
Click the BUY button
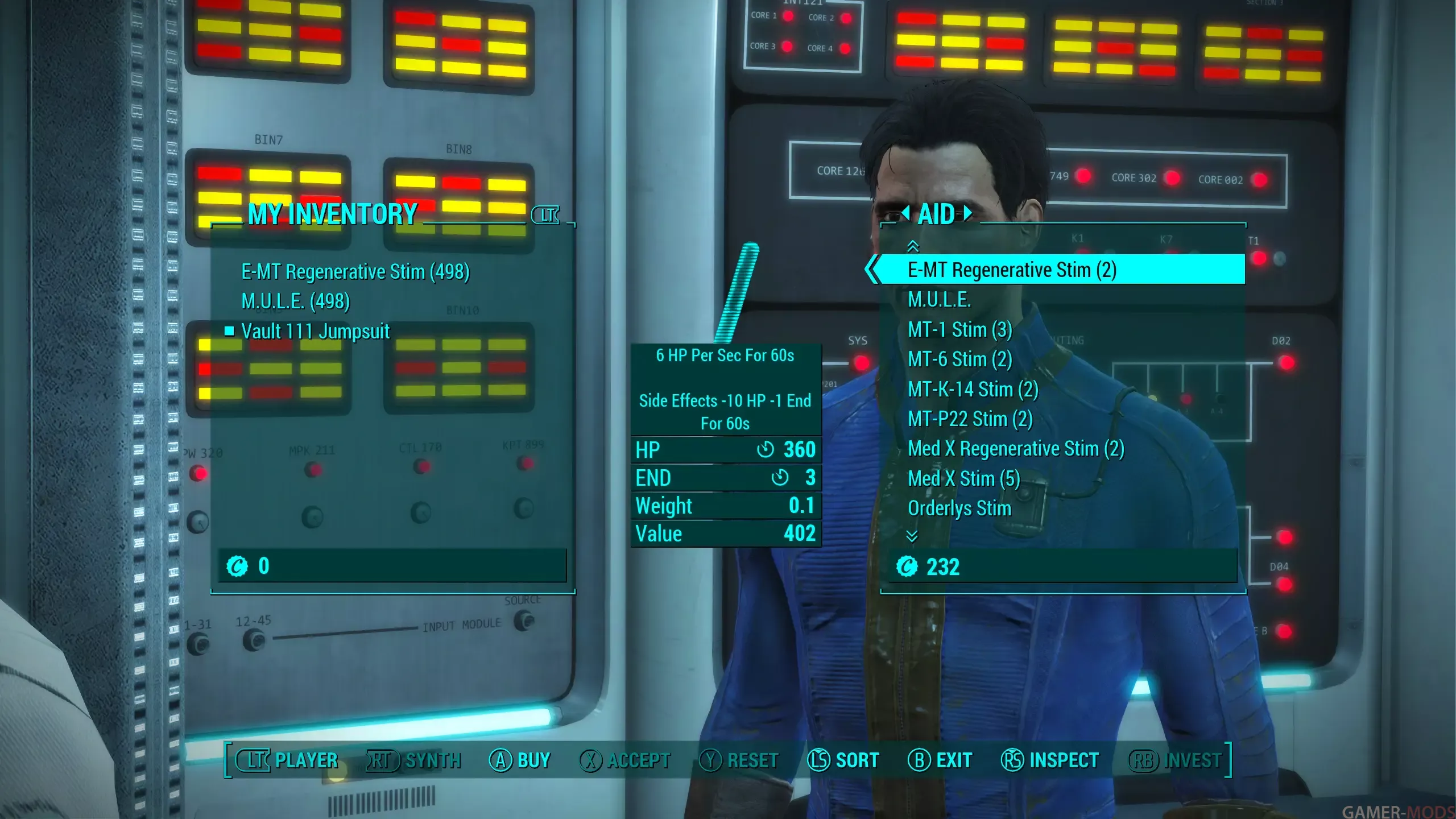click(x=520, y=760)
